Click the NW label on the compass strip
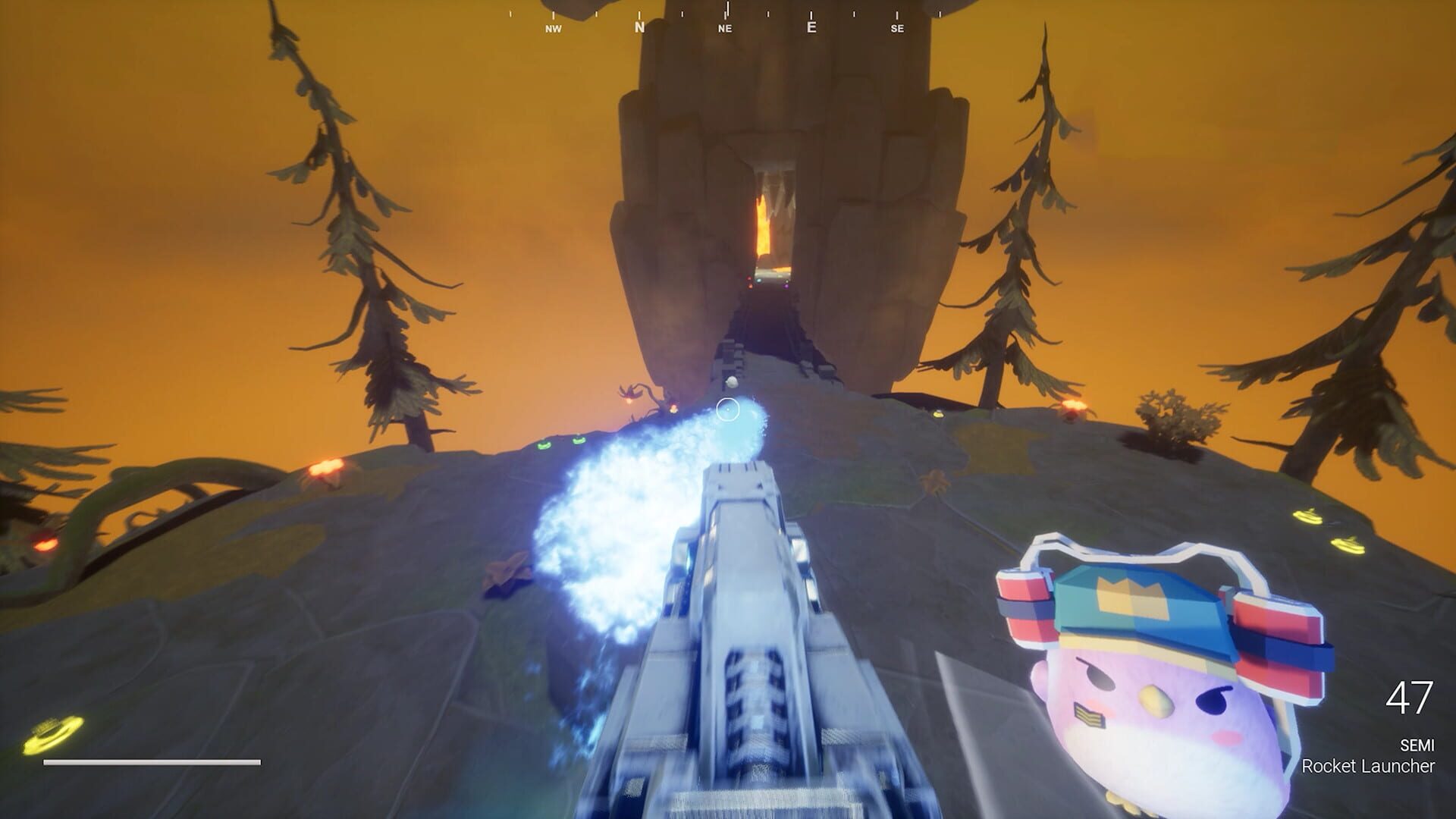 click(552, 29)
